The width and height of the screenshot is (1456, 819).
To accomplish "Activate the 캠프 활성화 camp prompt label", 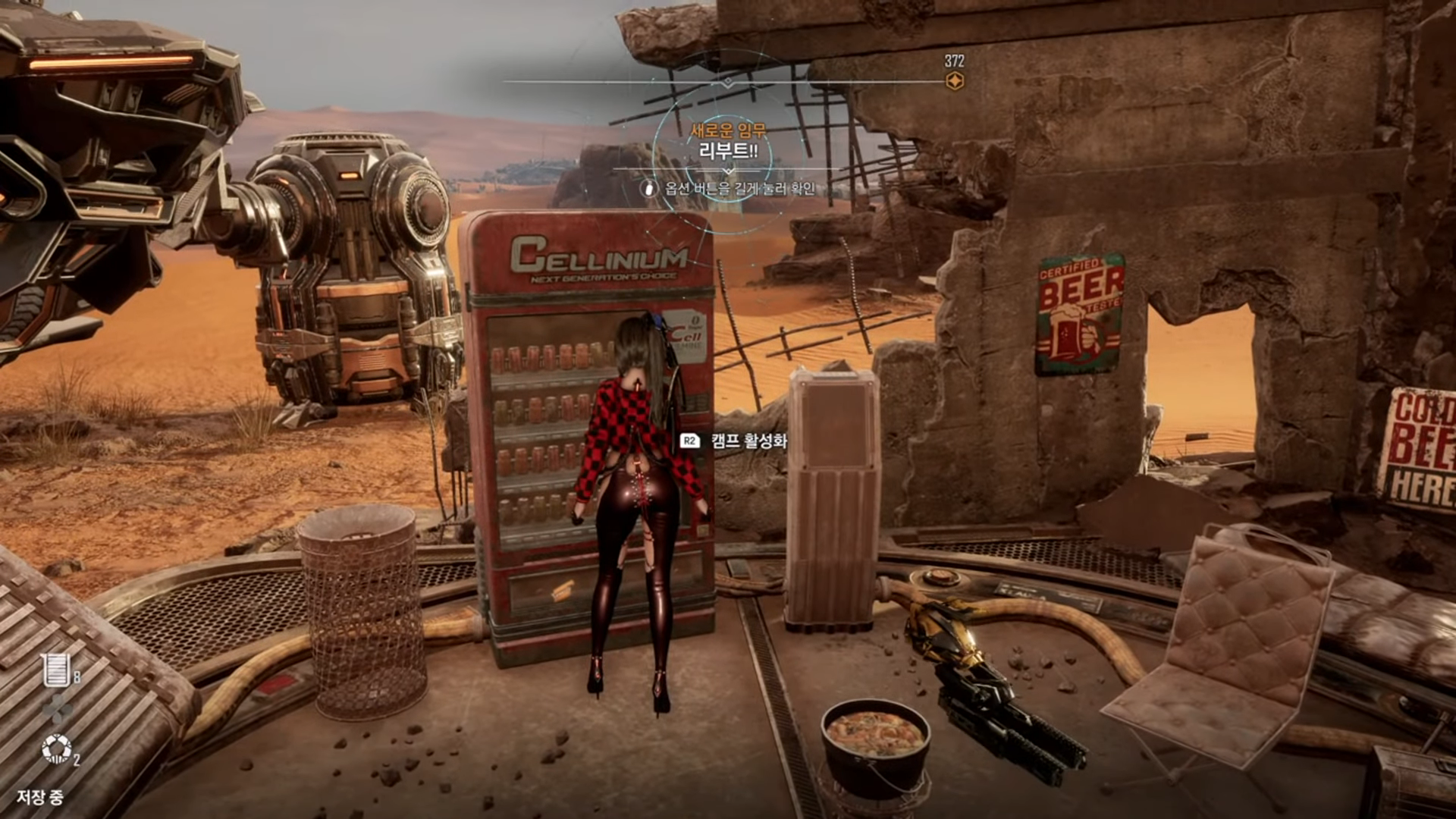I will (748, 441).
